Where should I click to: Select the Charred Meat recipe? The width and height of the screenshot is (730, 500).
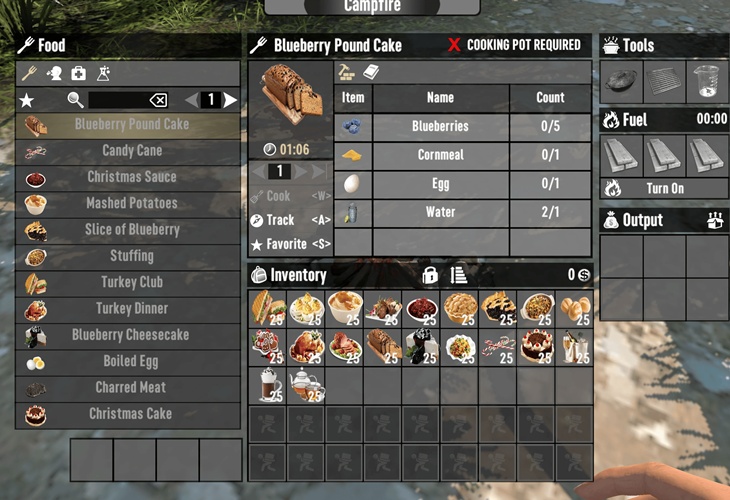[130, 388]
